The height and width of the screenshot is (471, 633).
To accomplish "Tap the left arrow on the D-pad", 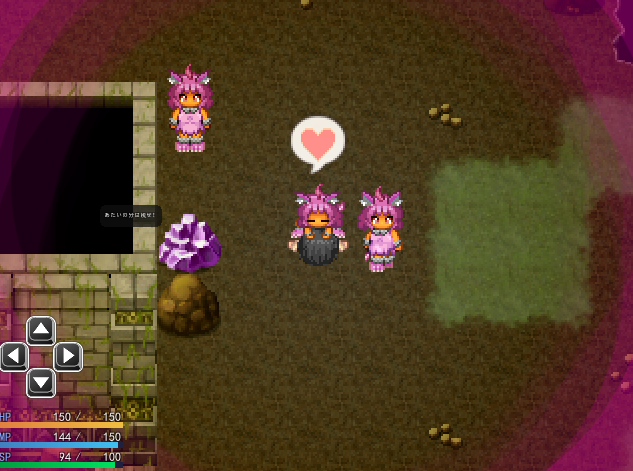I will tap(14, 356).
